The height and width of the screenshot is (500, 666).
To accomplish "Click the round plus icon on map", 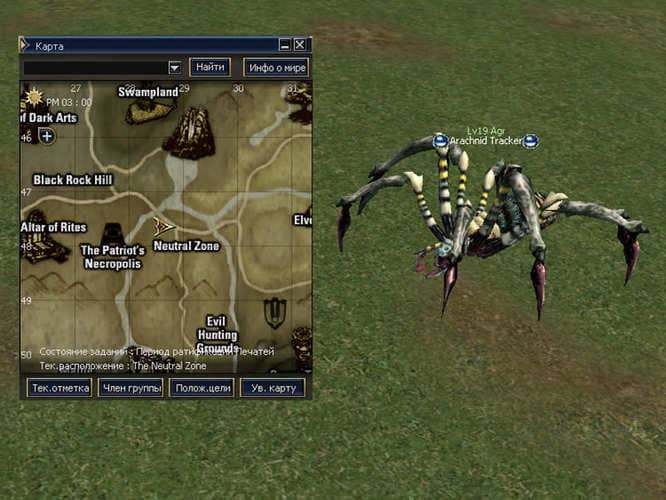I will point(47,136).
